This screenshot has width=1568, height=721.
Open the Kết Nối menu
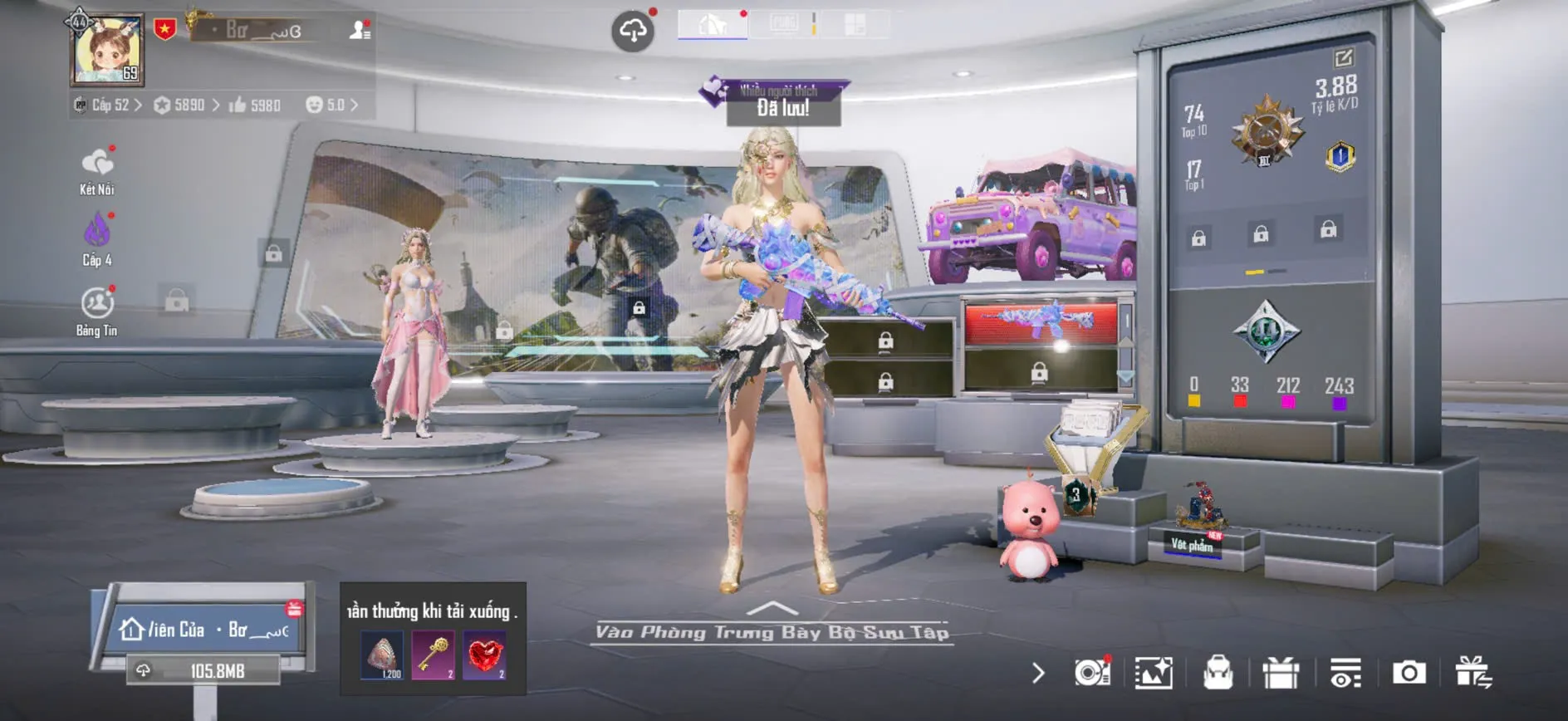(x=97, y=171)
